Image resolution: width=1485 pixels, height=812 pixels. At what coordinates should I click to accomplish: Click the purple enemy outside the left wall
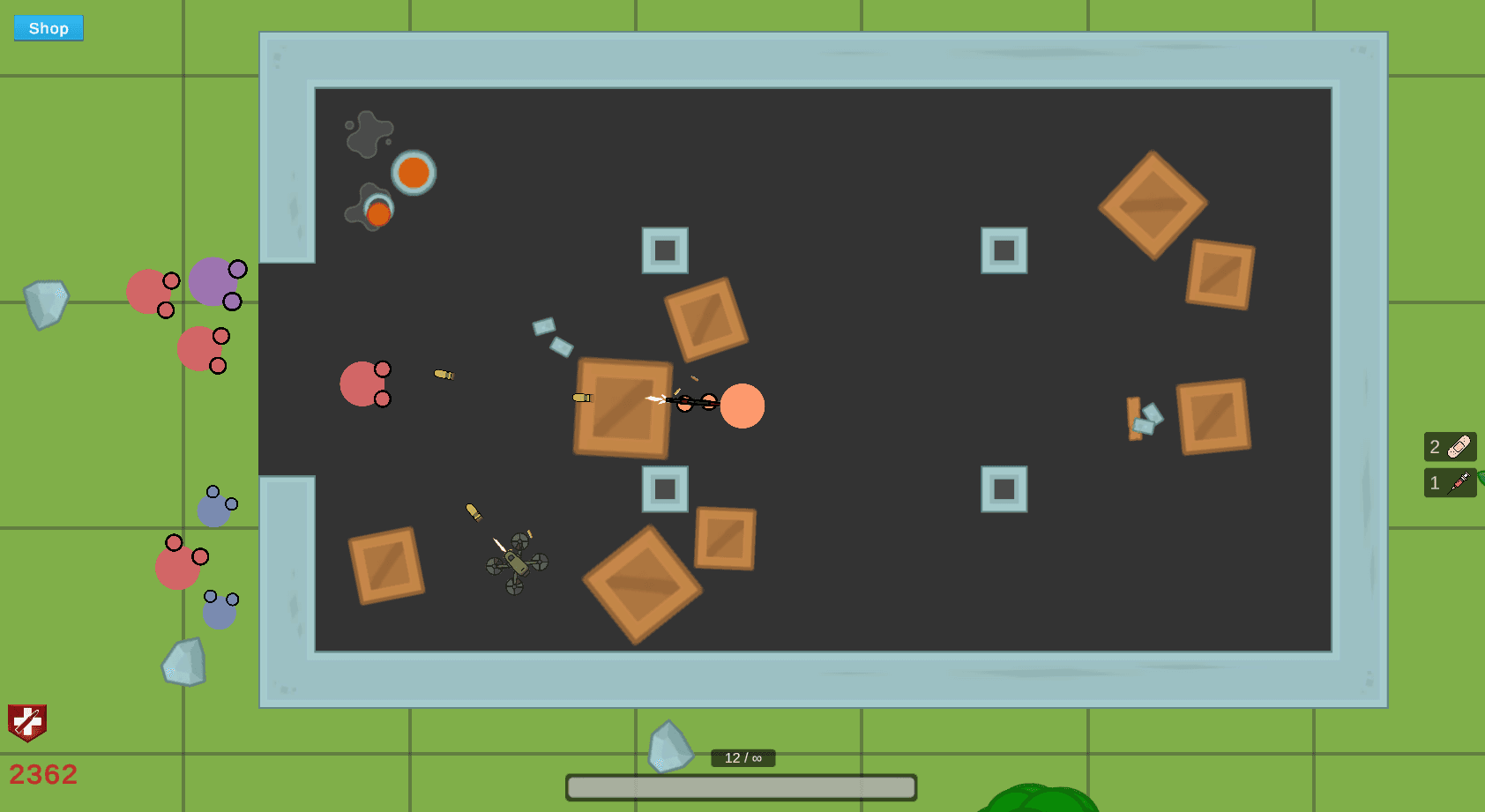212,282
